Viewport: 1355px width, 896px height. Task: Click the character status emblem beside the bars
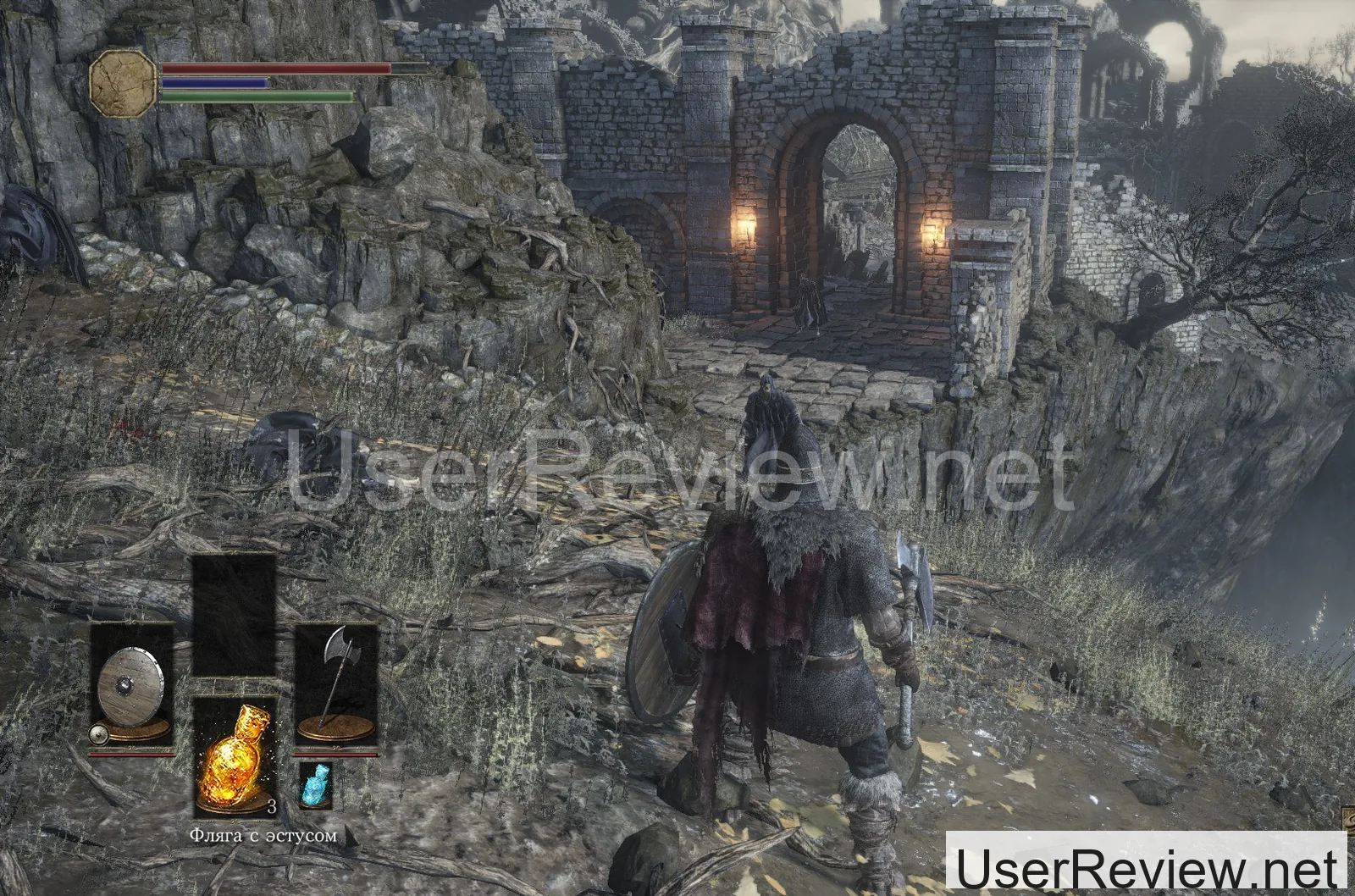pos(124,82)
